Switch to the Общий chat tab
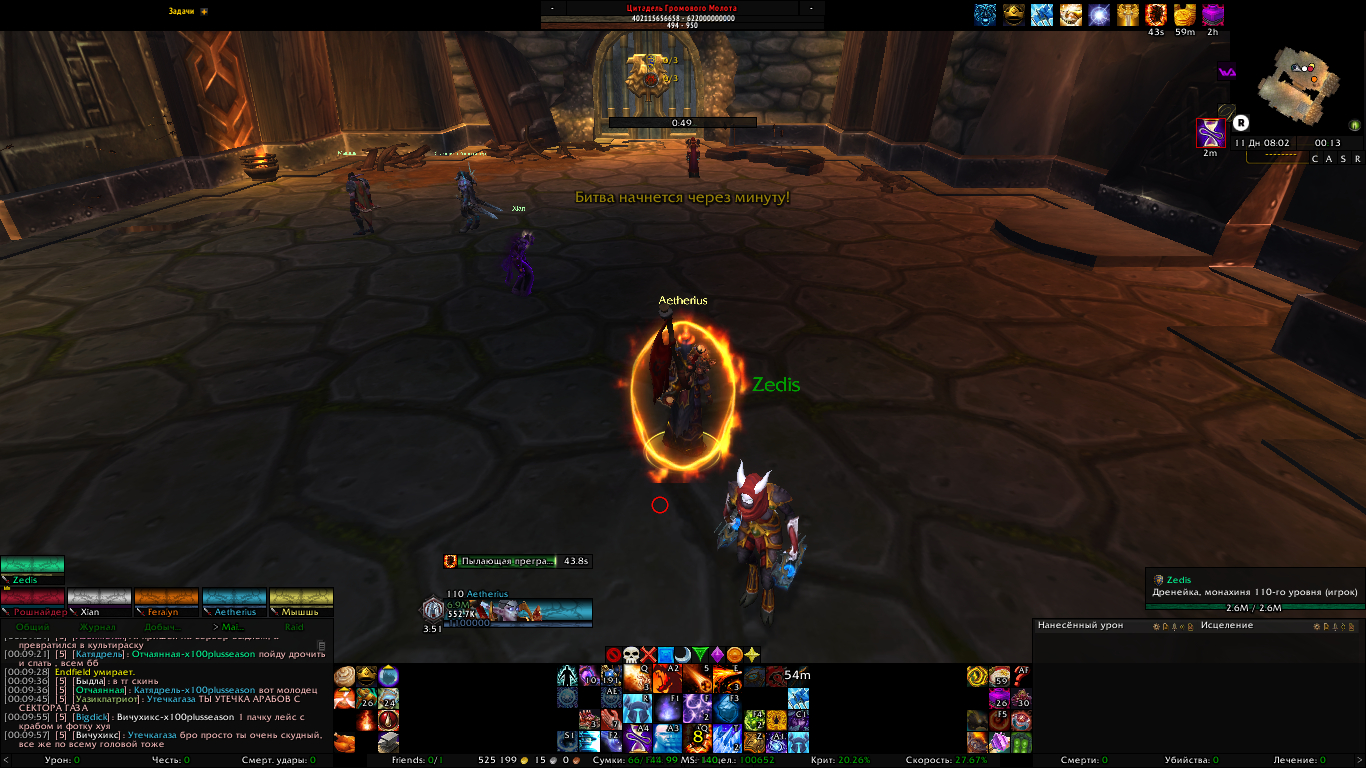The image size is (1366, 768). click(32, 627)
